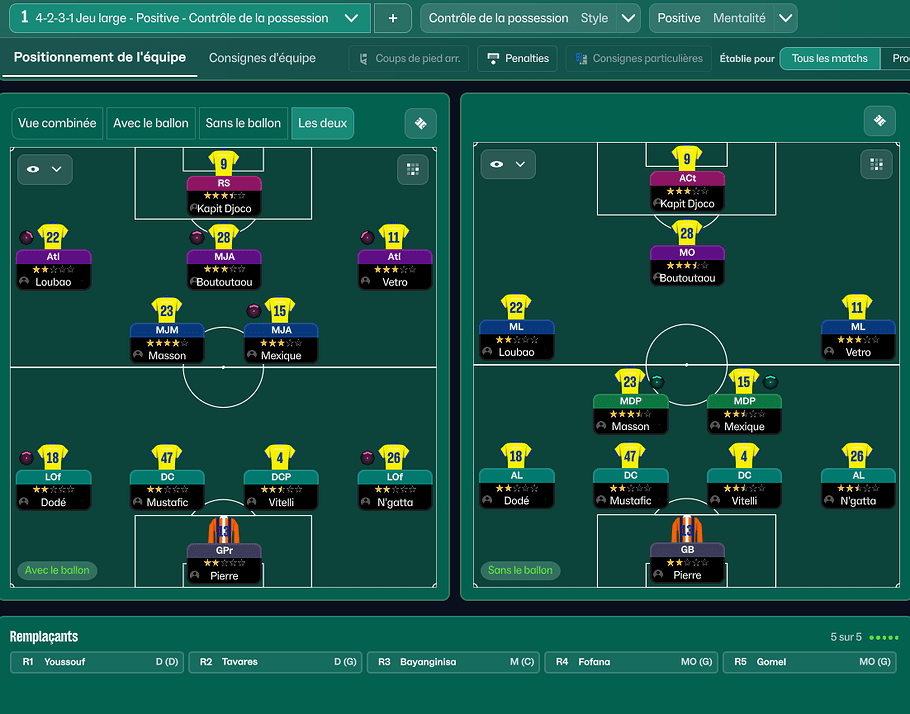Select Sans le ballon view
The image size is (910, 714).
pos(243,123)
